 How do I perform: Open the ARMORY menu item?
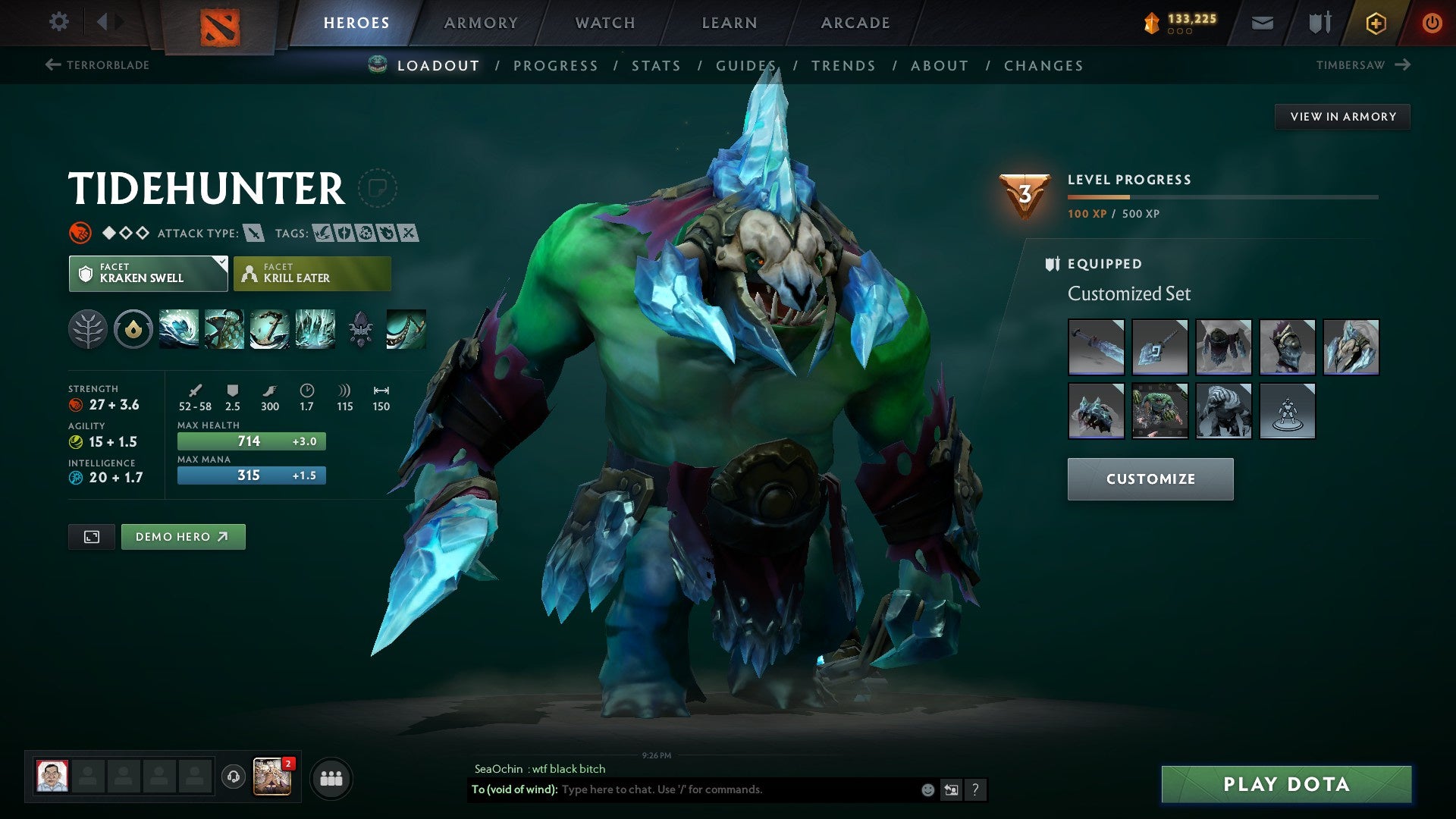(481, 23)
